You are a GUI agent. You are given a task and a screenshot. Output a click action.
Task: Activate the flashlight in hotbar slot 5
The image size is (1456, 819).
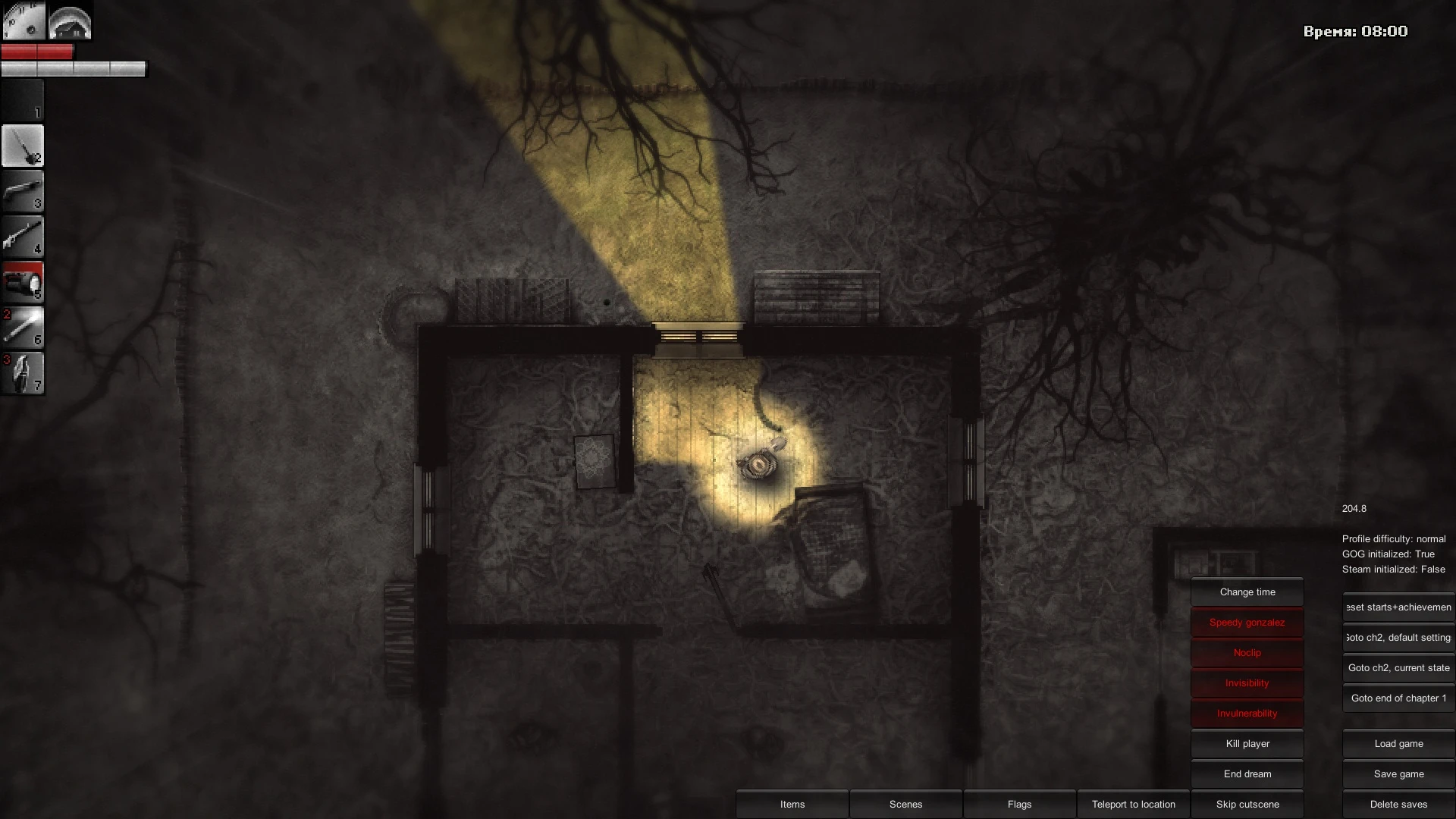23,282
